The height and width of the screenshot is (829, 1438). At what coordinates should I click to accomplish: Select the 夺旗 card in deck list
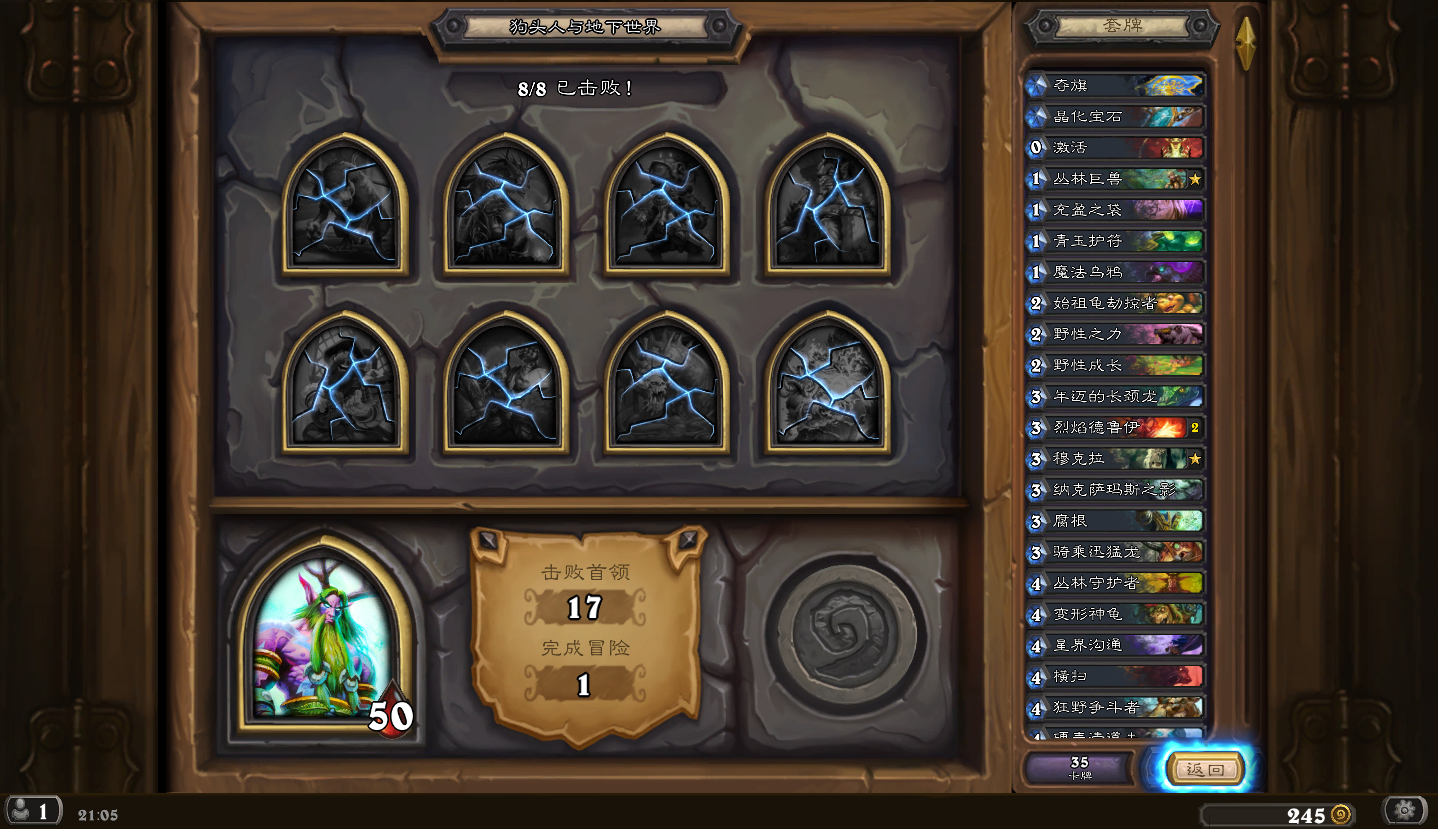click(1115, 86)
